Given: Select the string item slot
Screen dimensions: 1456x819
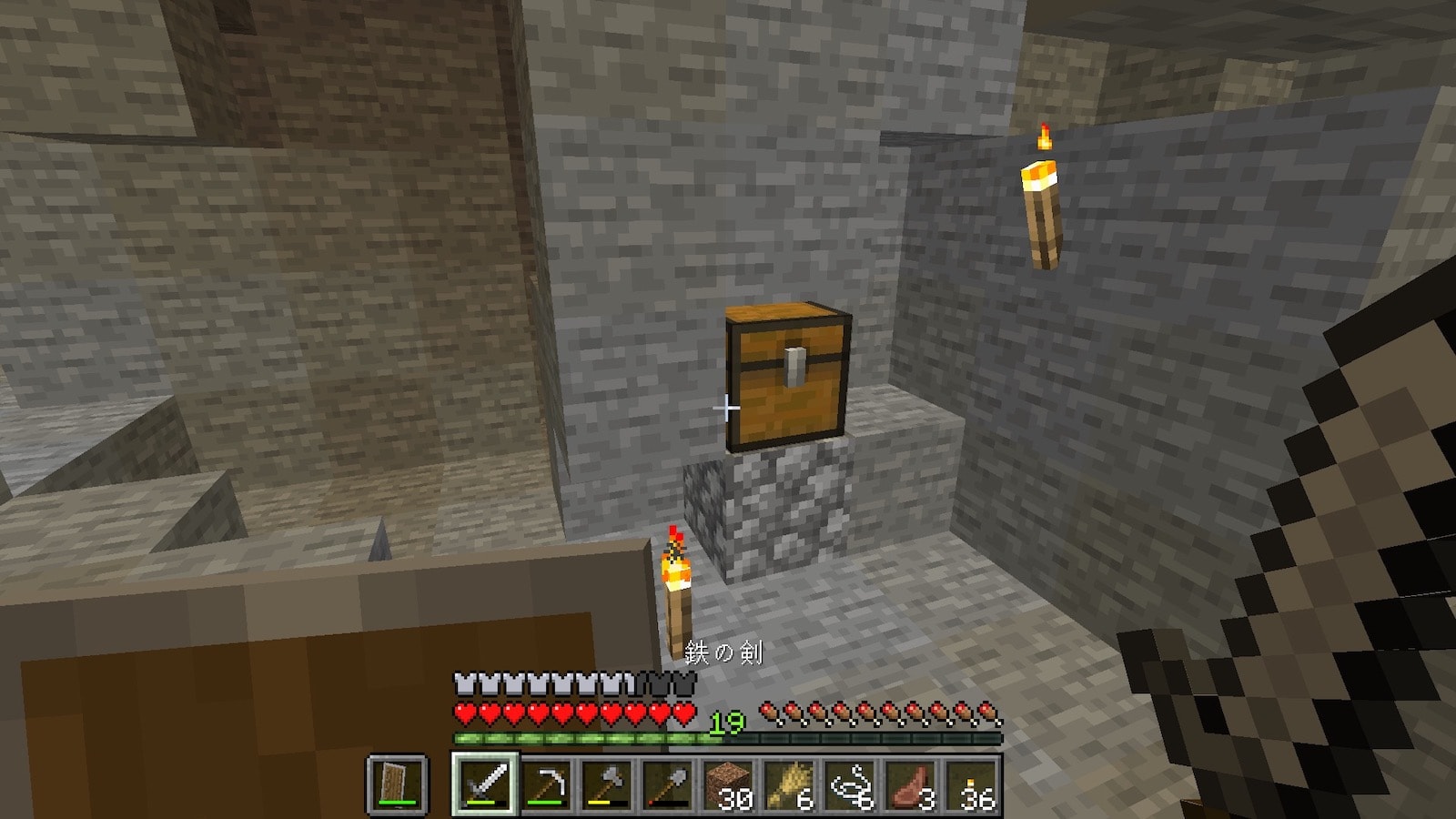Looking at the screenshot, I should 851,784.
